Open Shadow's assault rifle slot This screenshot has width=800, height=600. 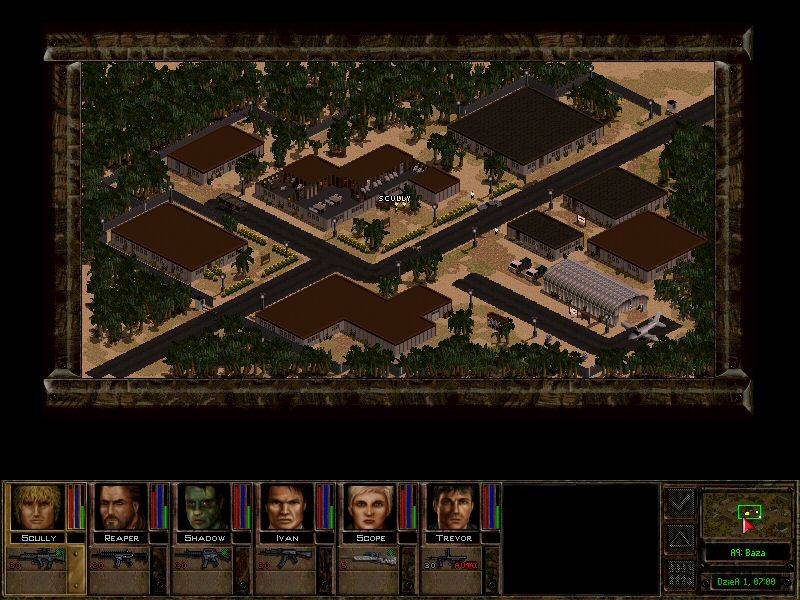click(203, 556)
